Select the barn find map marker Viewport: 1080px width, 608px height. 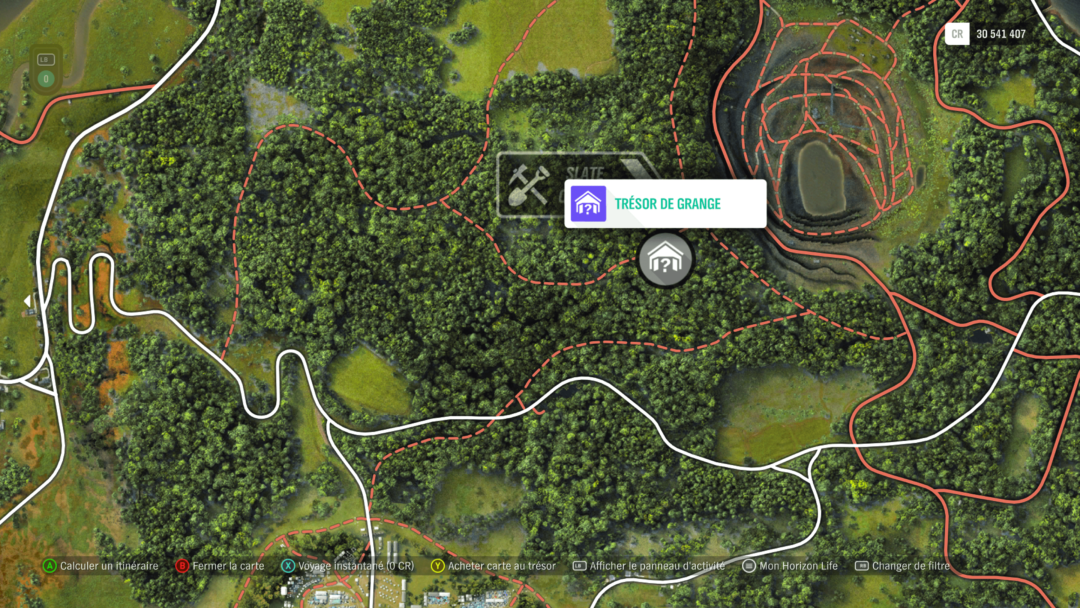coord(665,259)
